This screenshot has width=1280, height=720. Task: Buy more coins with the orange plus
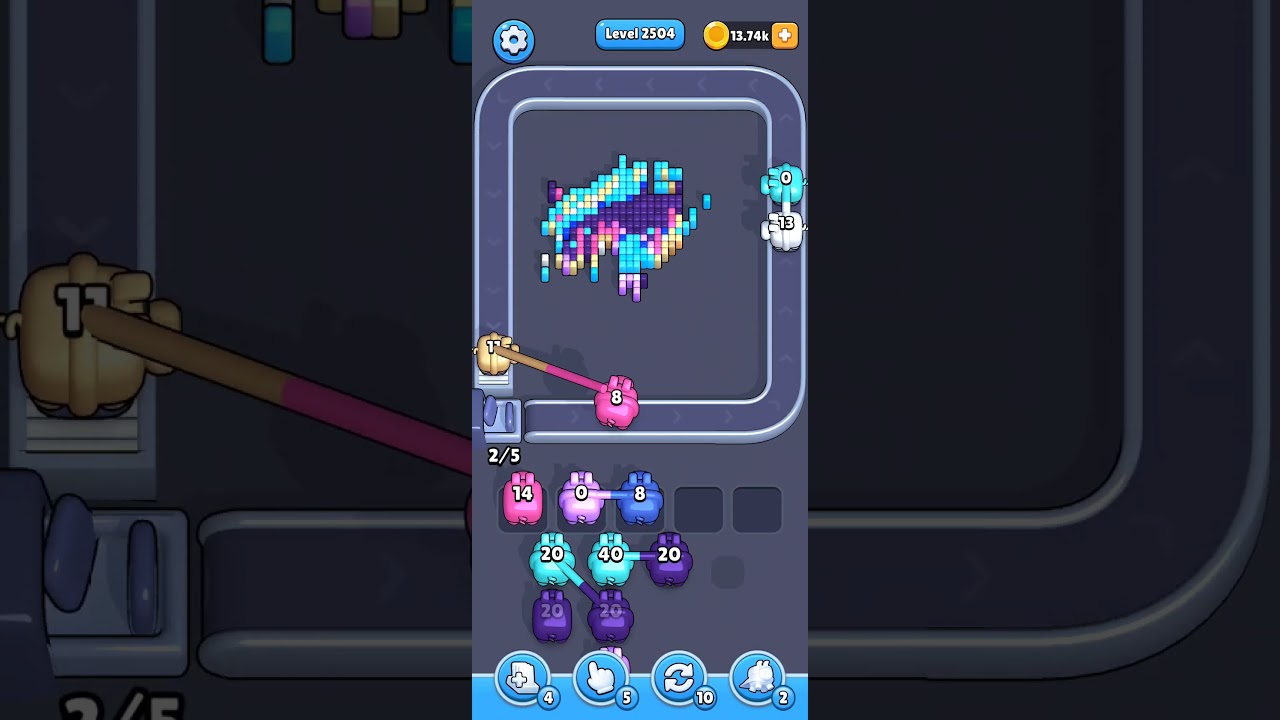click(783, 36)
